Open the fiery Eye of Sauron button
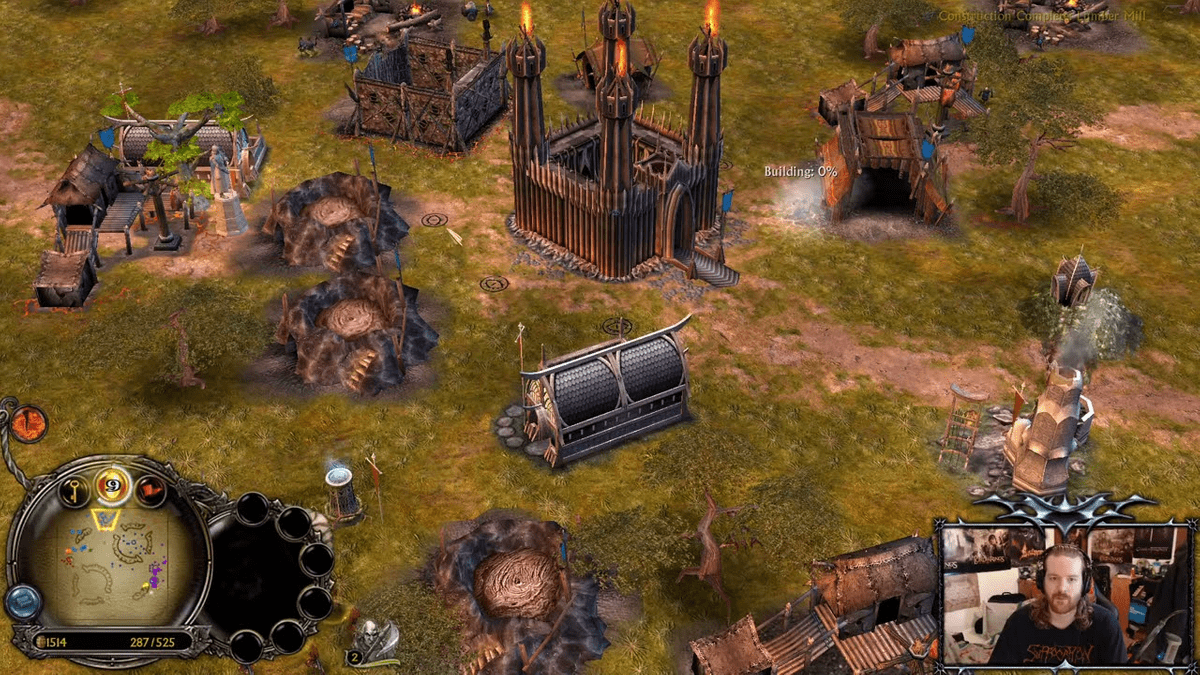This screenshot has width=1200, height=675. coord(29,422)
